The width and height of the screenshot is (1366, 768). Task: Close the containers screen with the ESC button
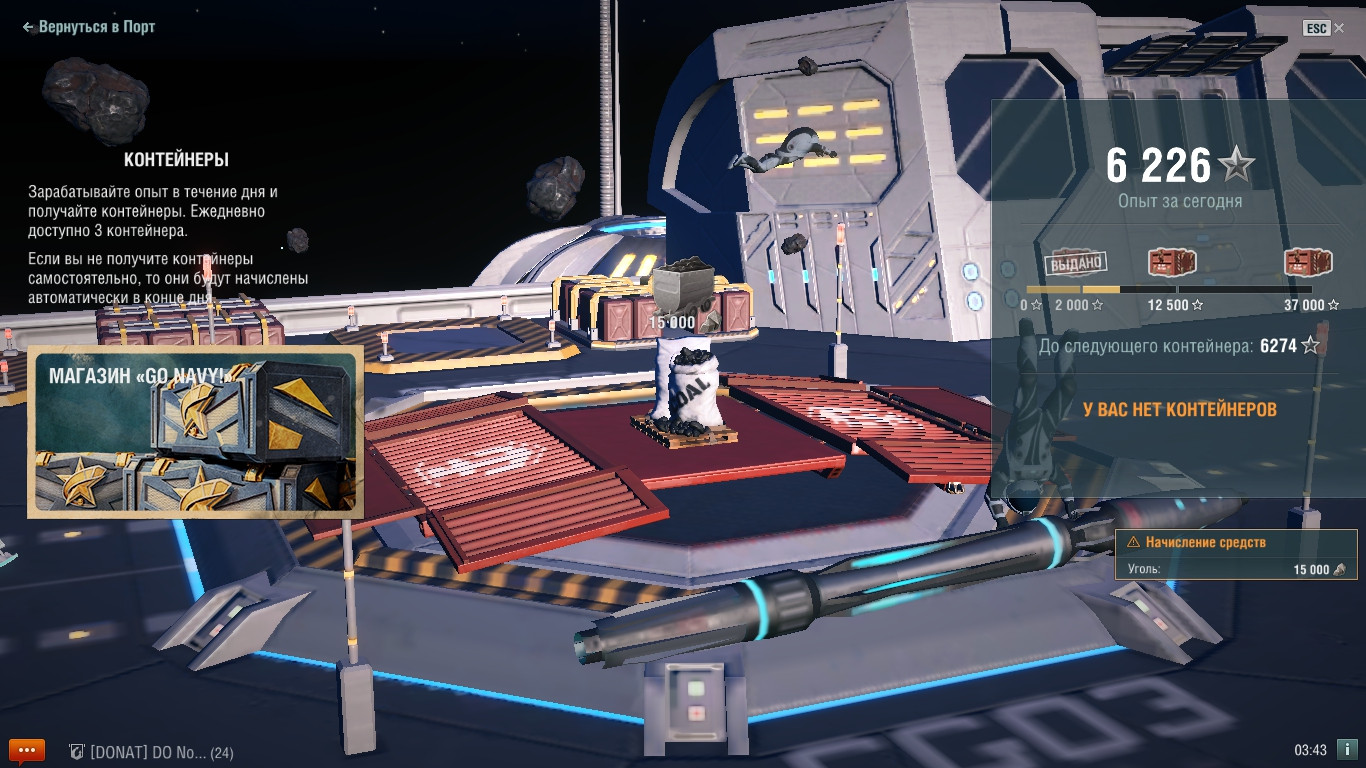coord(1324,28)
